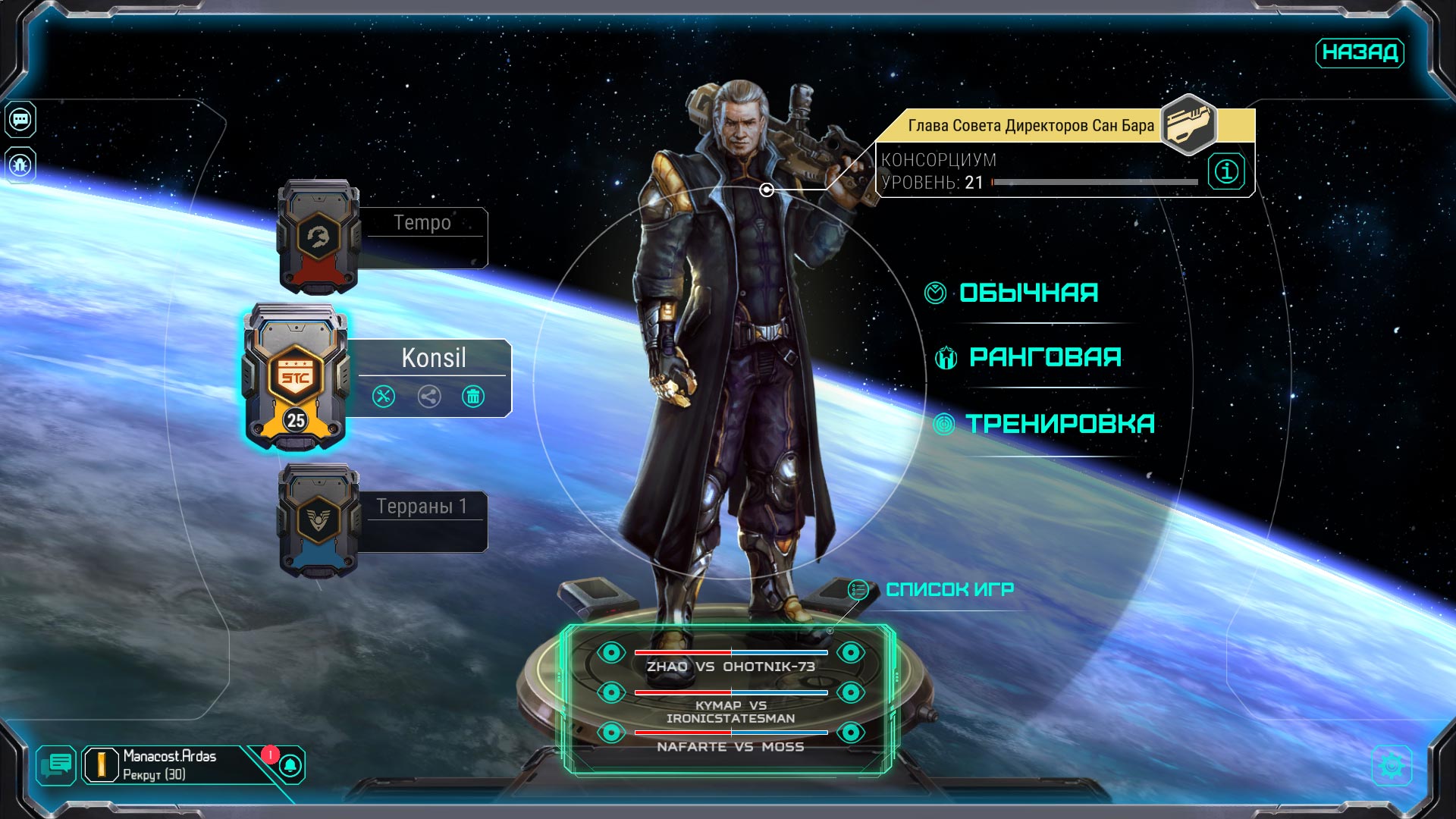Image resolution: width=1456 pixels, height=819 pixels.
Task: Delete the Konsil deck with trash icon
Action: 473,397
